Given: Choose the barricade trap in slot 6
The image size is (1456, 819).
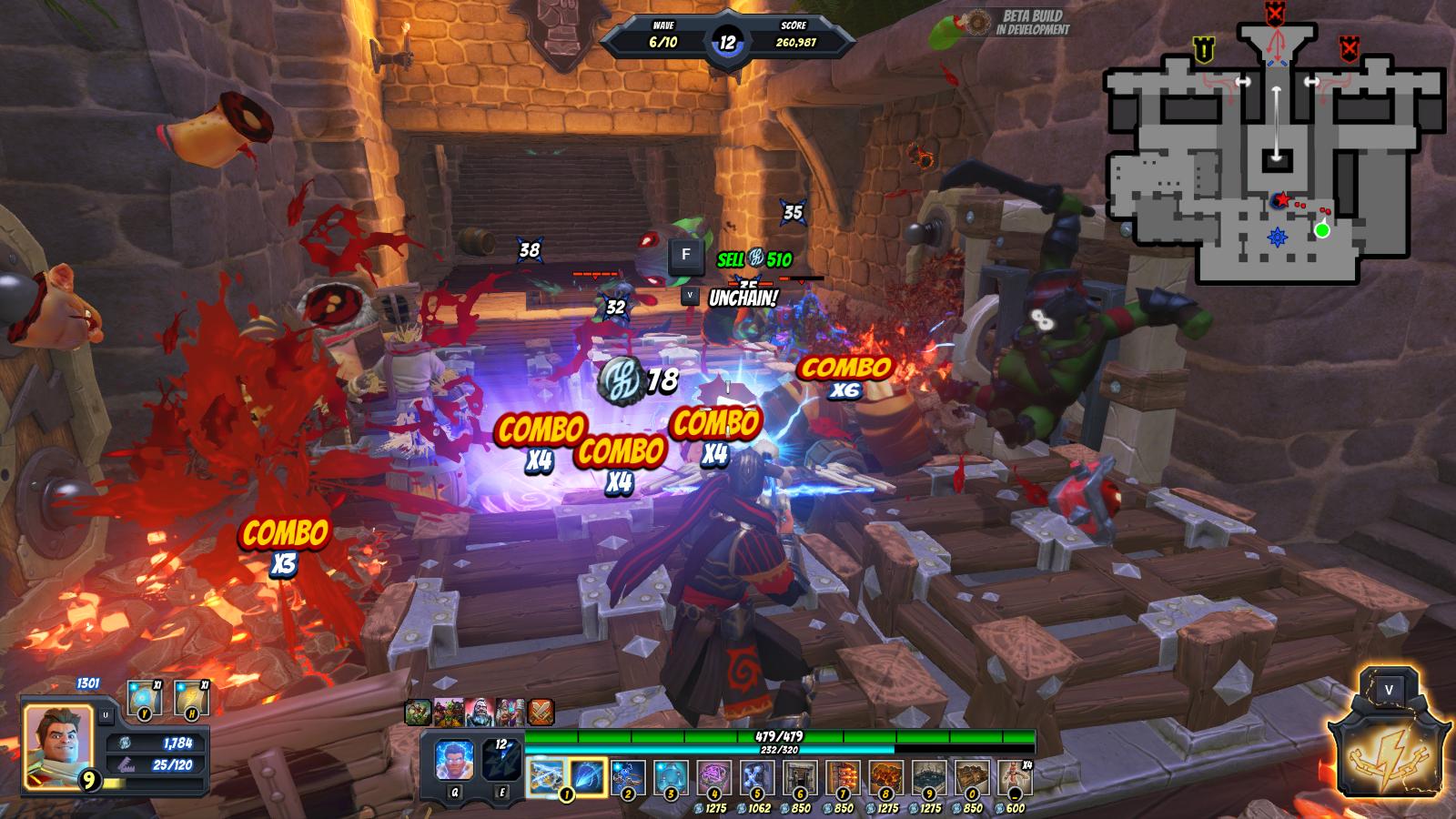Looking at the screenshot, I should (800, 779).
